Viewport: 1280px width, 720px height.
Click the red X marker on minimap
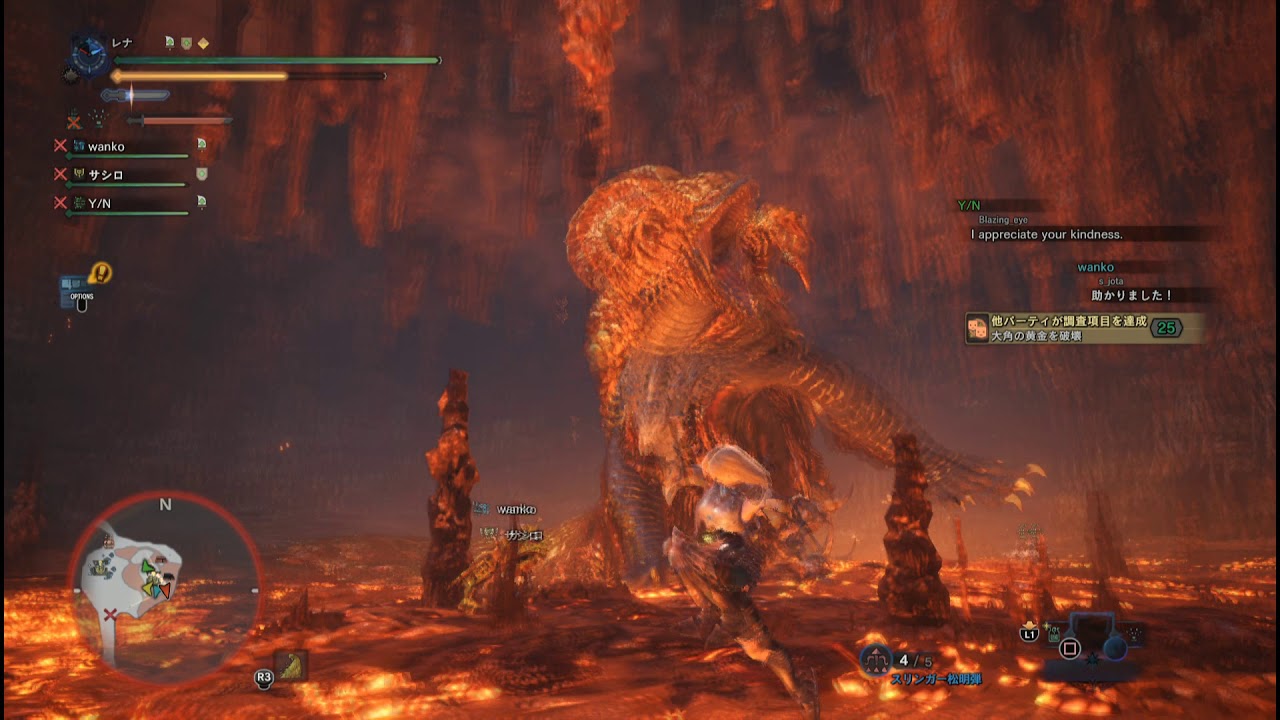coord(109,614)
